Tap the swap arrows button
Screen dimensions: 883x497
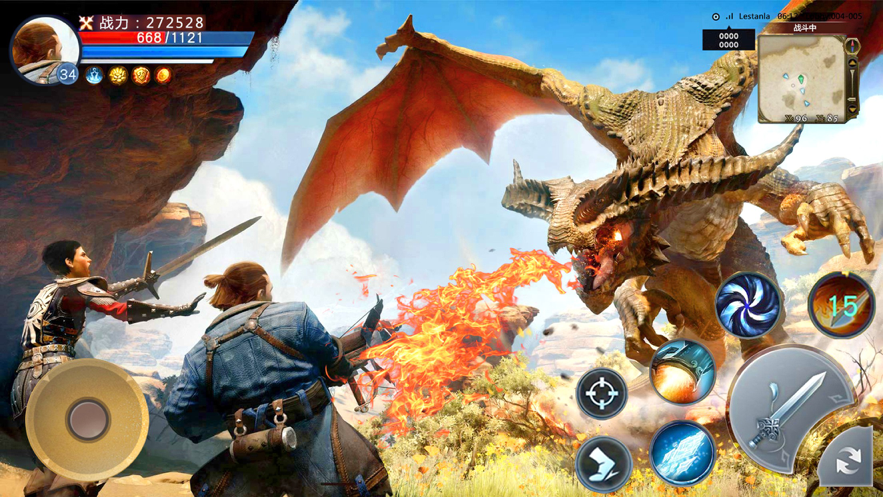[848, 460]
